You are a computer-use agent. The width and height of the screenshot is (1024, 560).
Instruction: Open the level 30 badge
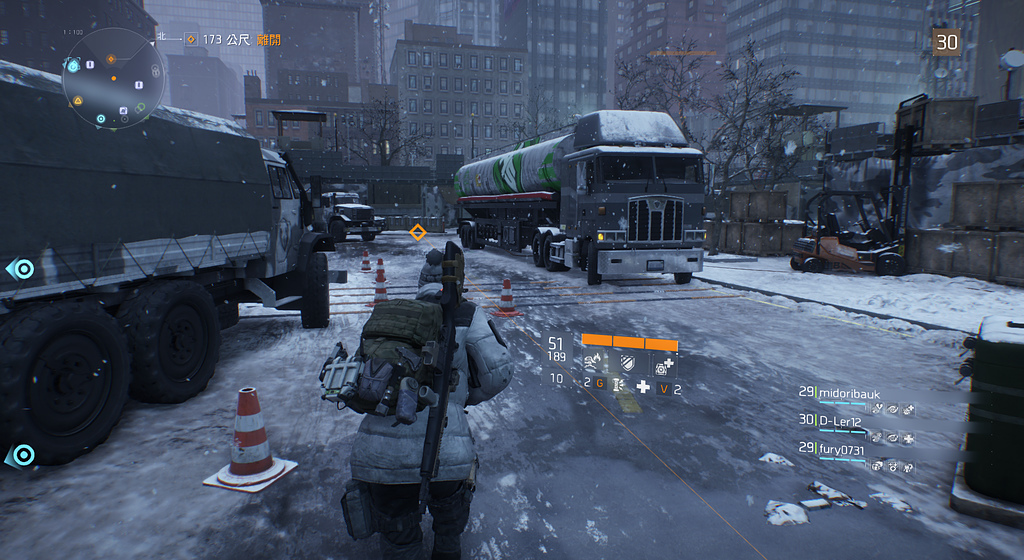pos(945,41)
